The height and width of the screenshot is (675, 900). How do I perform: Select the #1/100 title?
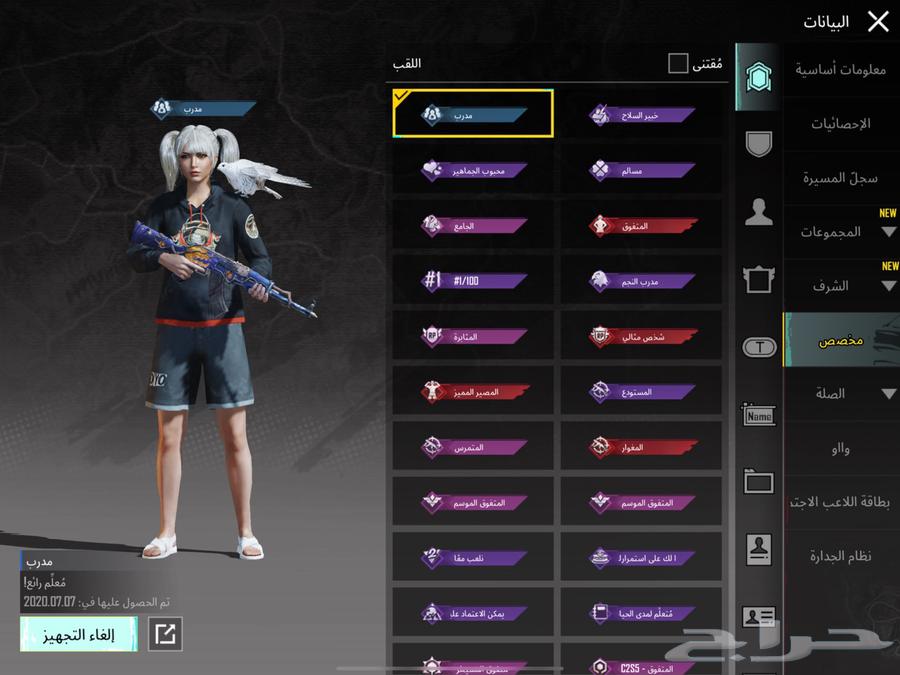[x=474, y=281]
